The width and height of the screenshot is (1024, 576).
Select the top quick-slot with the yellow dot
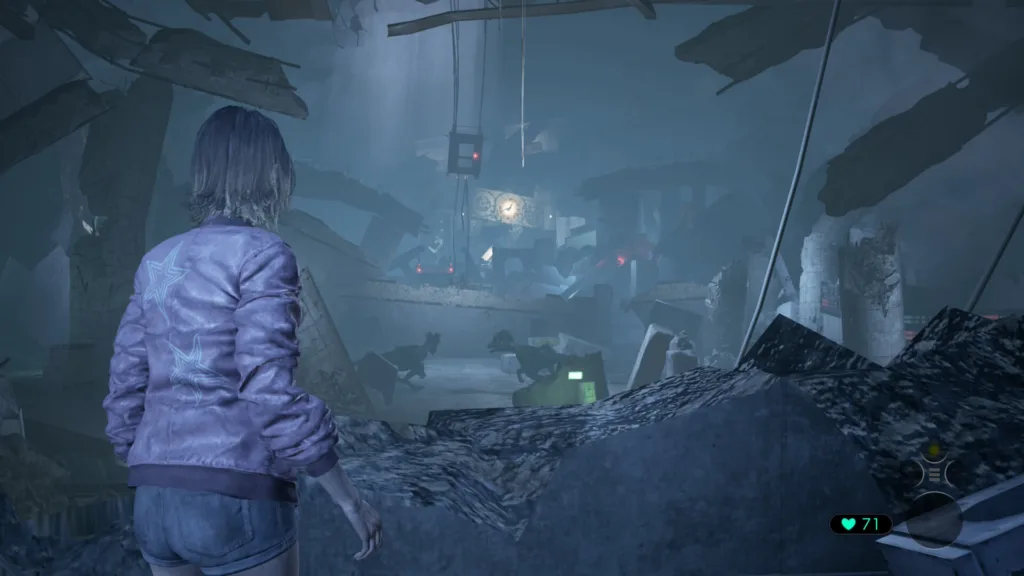tap(934, 449)
